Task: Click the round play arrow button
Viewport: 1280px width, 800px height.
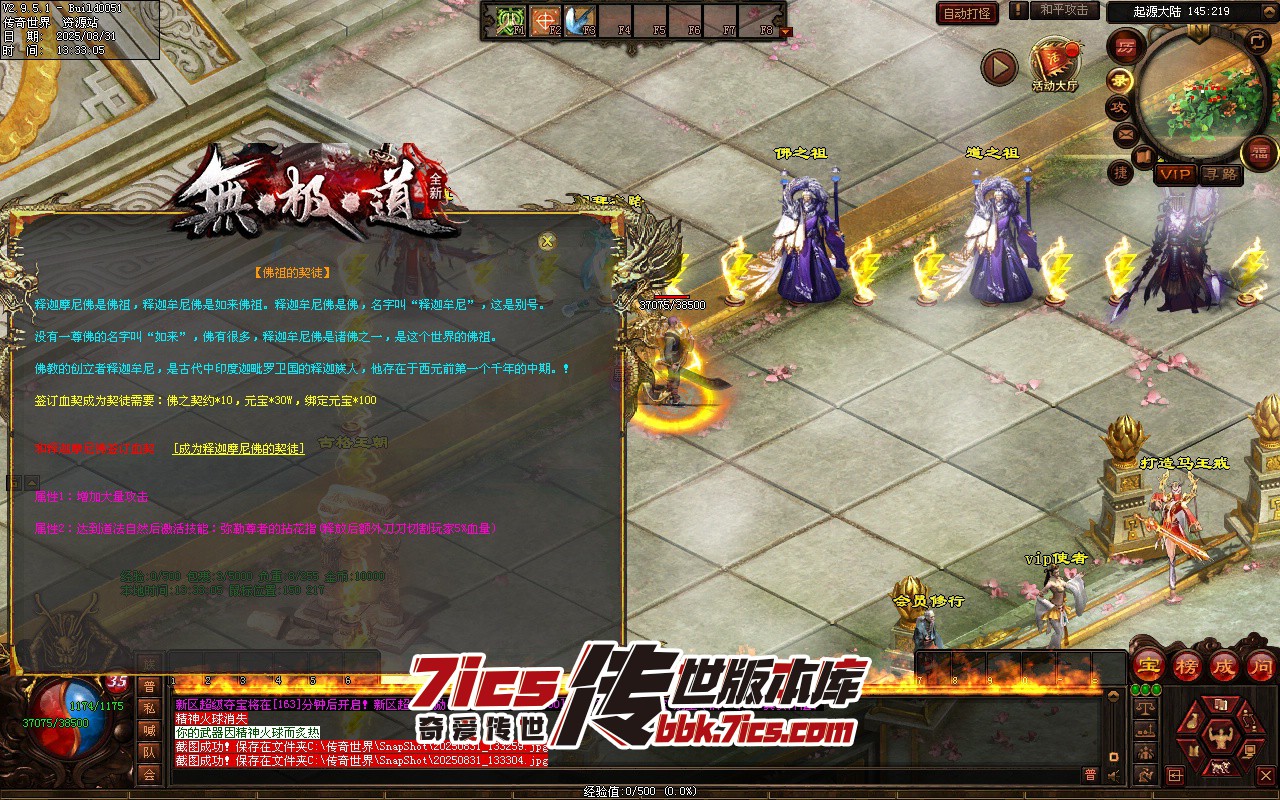Action: [x=998, y=67]
